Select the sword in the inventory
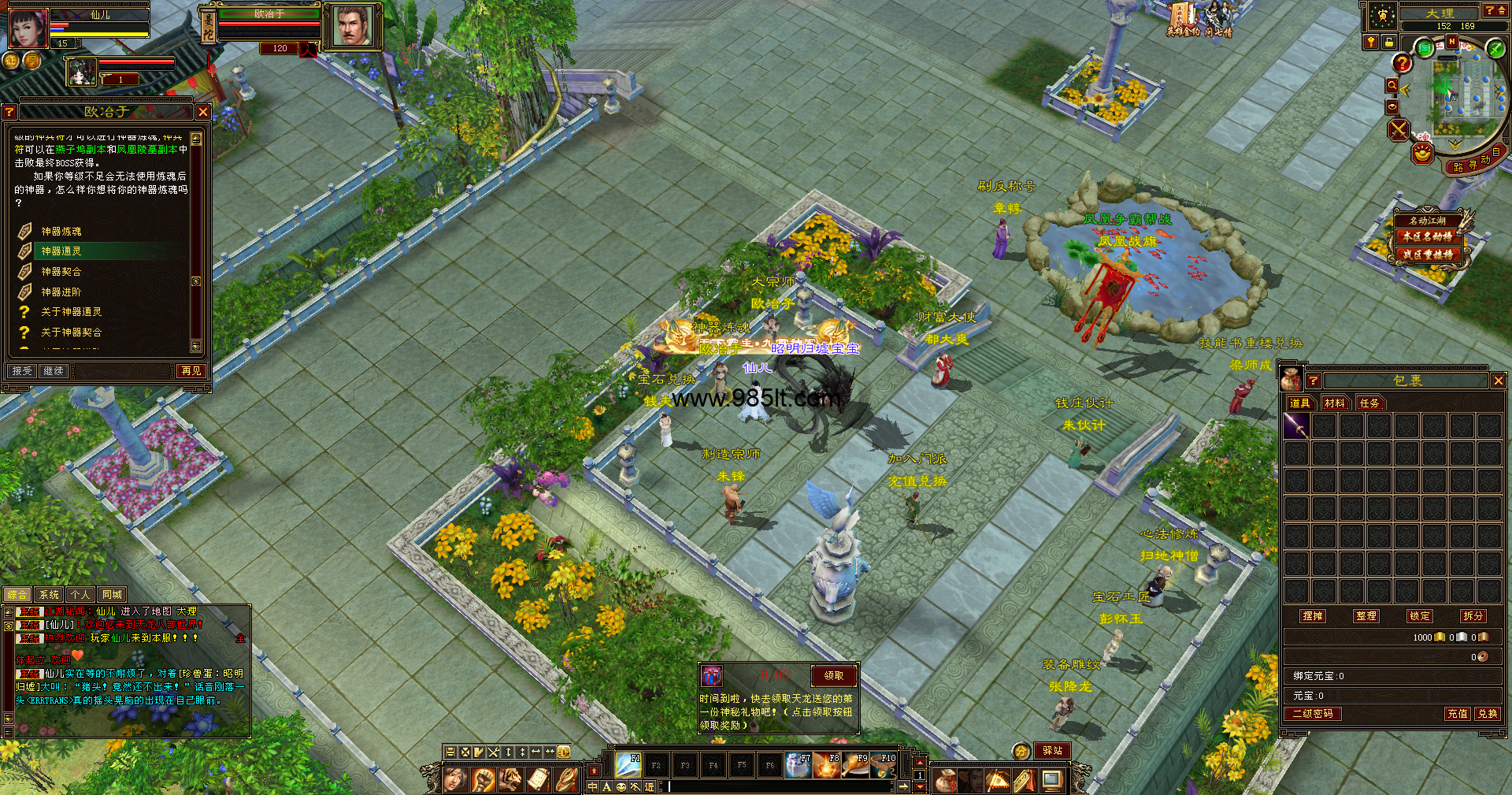1512x795 pixels. [1296, 426]
